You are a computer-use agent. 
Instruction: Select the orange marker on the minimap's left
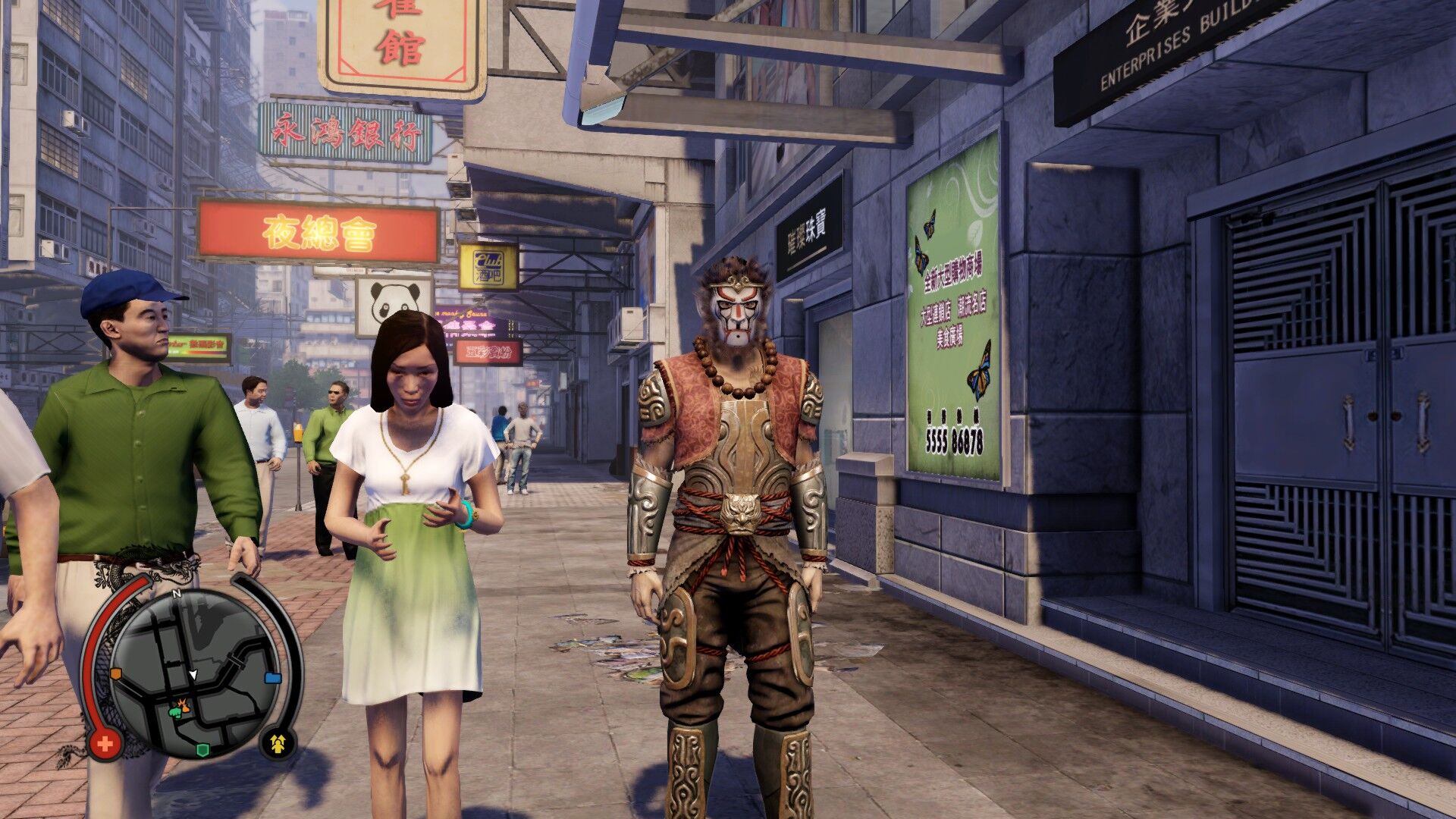pyautogui.click(x=116, y=674)
